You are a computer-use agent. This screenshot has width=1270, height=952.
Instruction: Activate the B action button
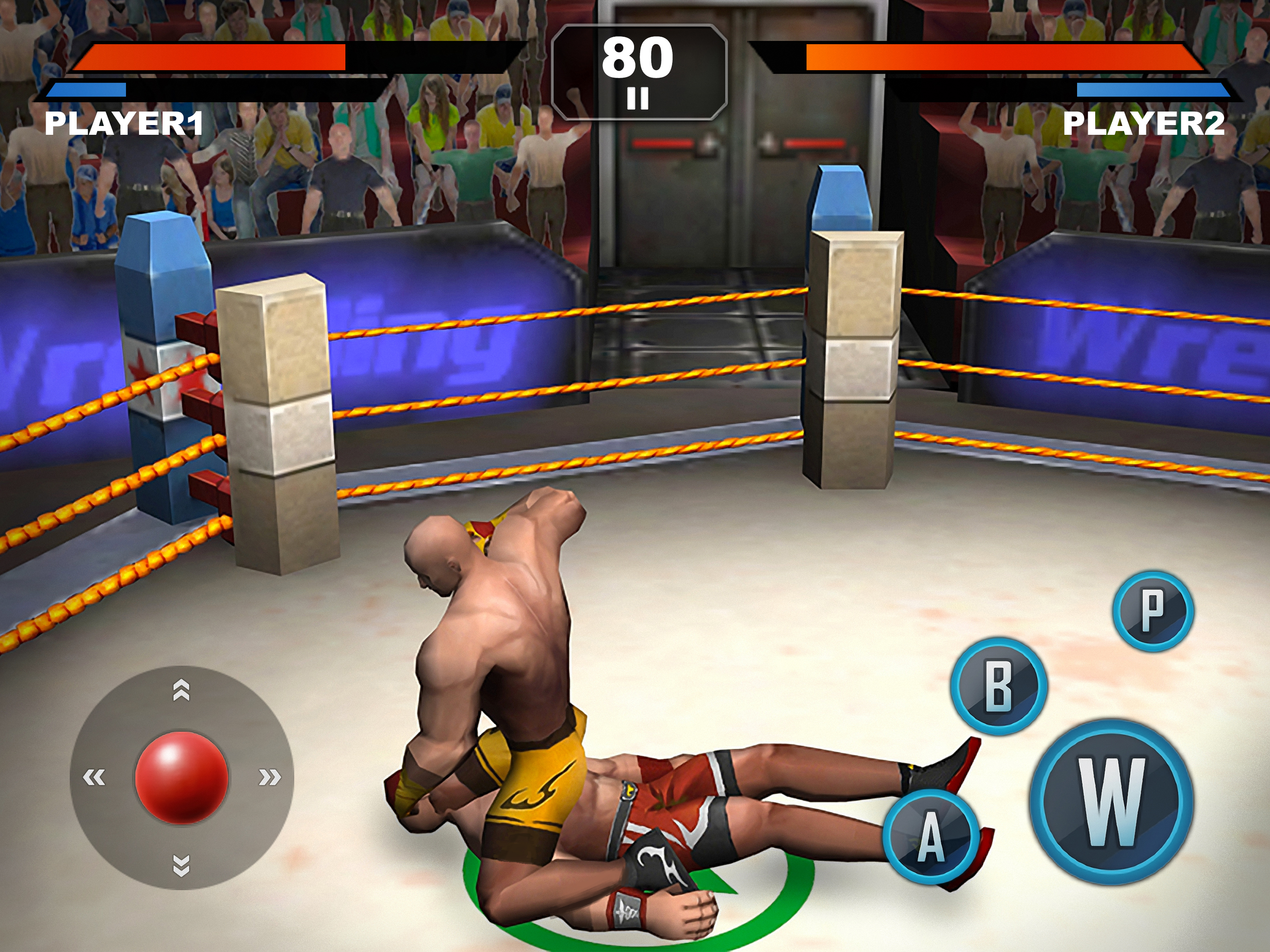click(x=999, y=686)
